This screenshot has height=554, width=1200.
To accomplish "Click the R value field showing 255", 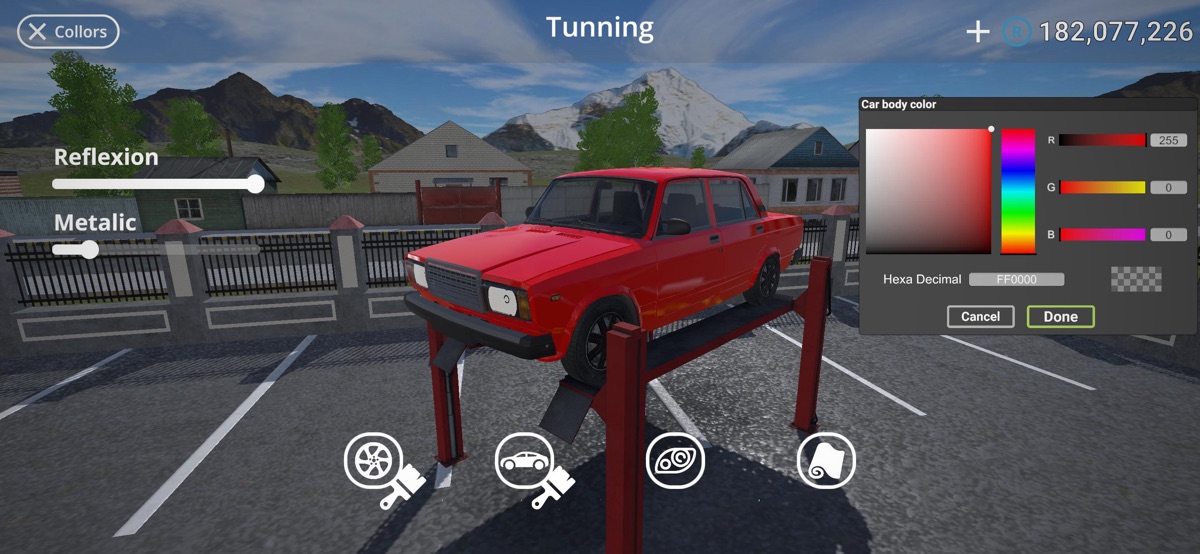I will (1168, 141).
